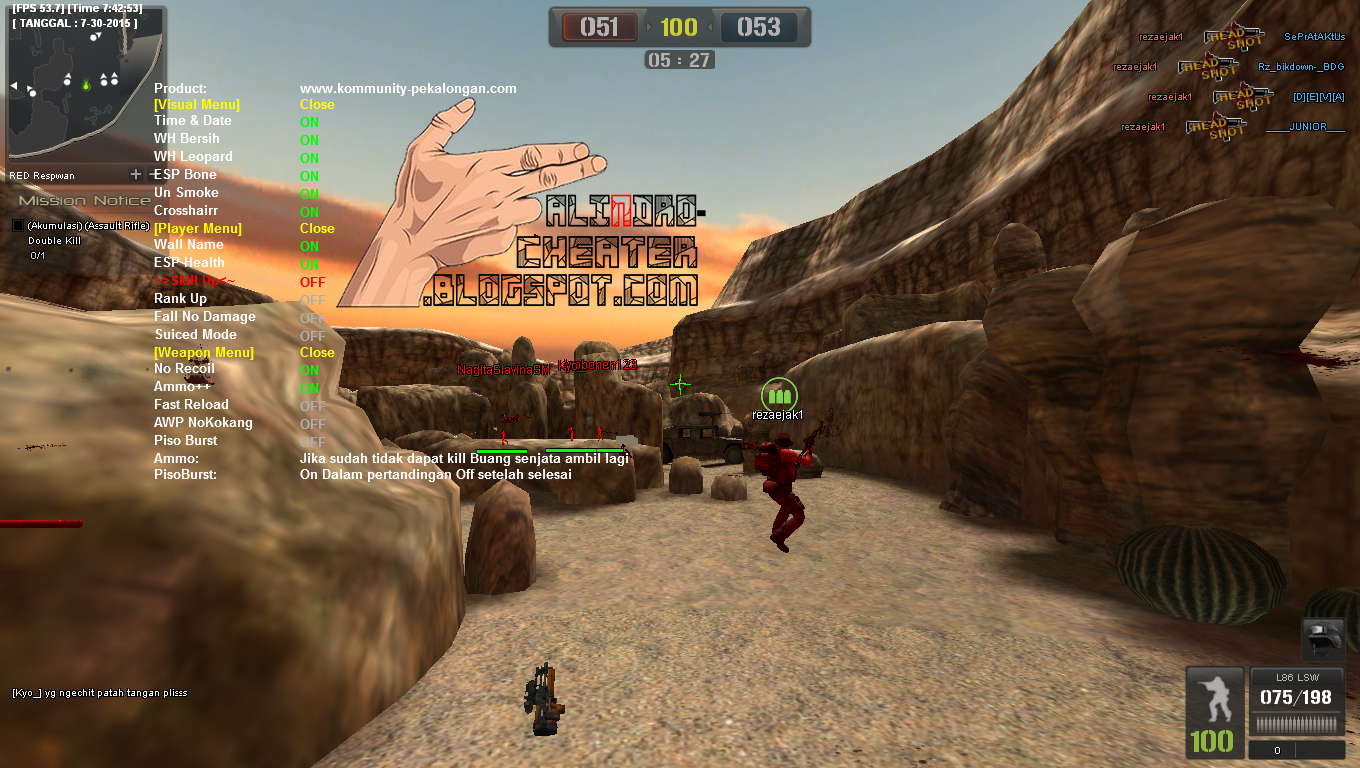
Task: Toggle No Recoil off
Action: pyautogui.click(x=183, y=370)
